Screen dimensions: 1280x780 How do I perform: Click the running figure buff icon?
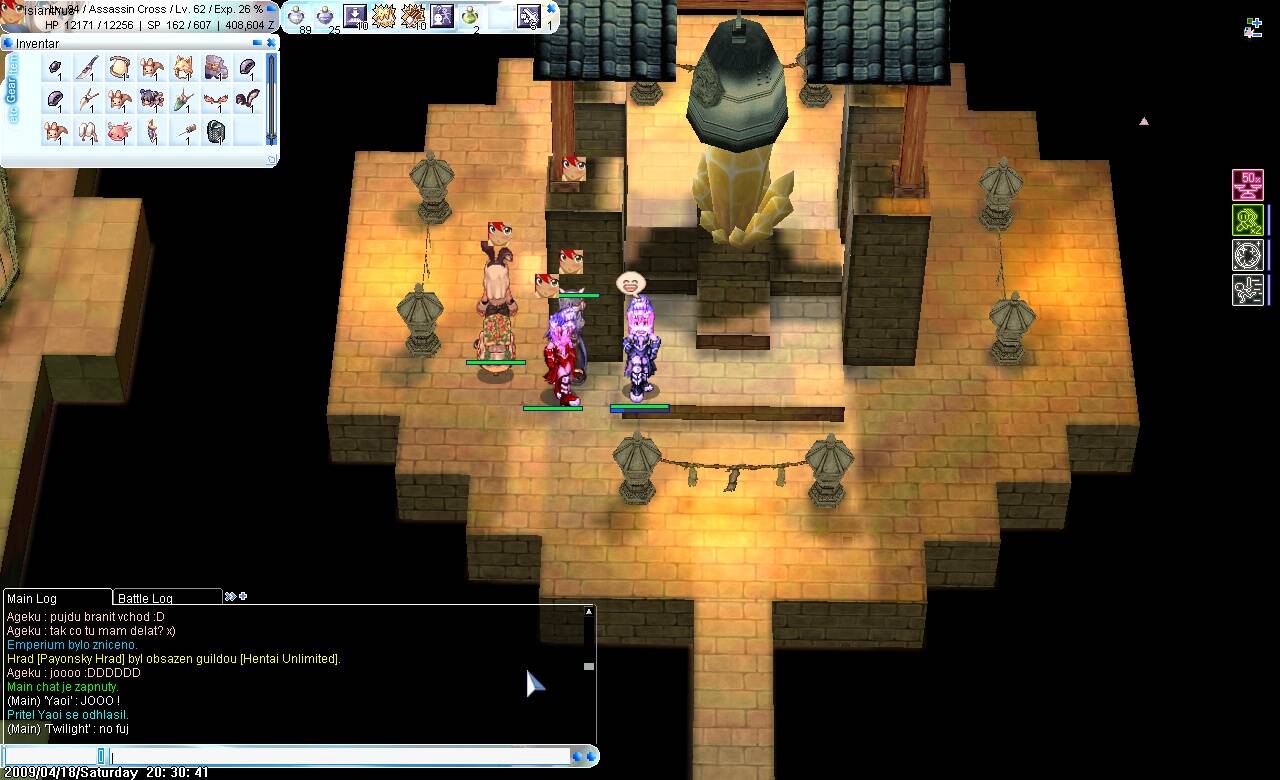(x=1247, y=290)
